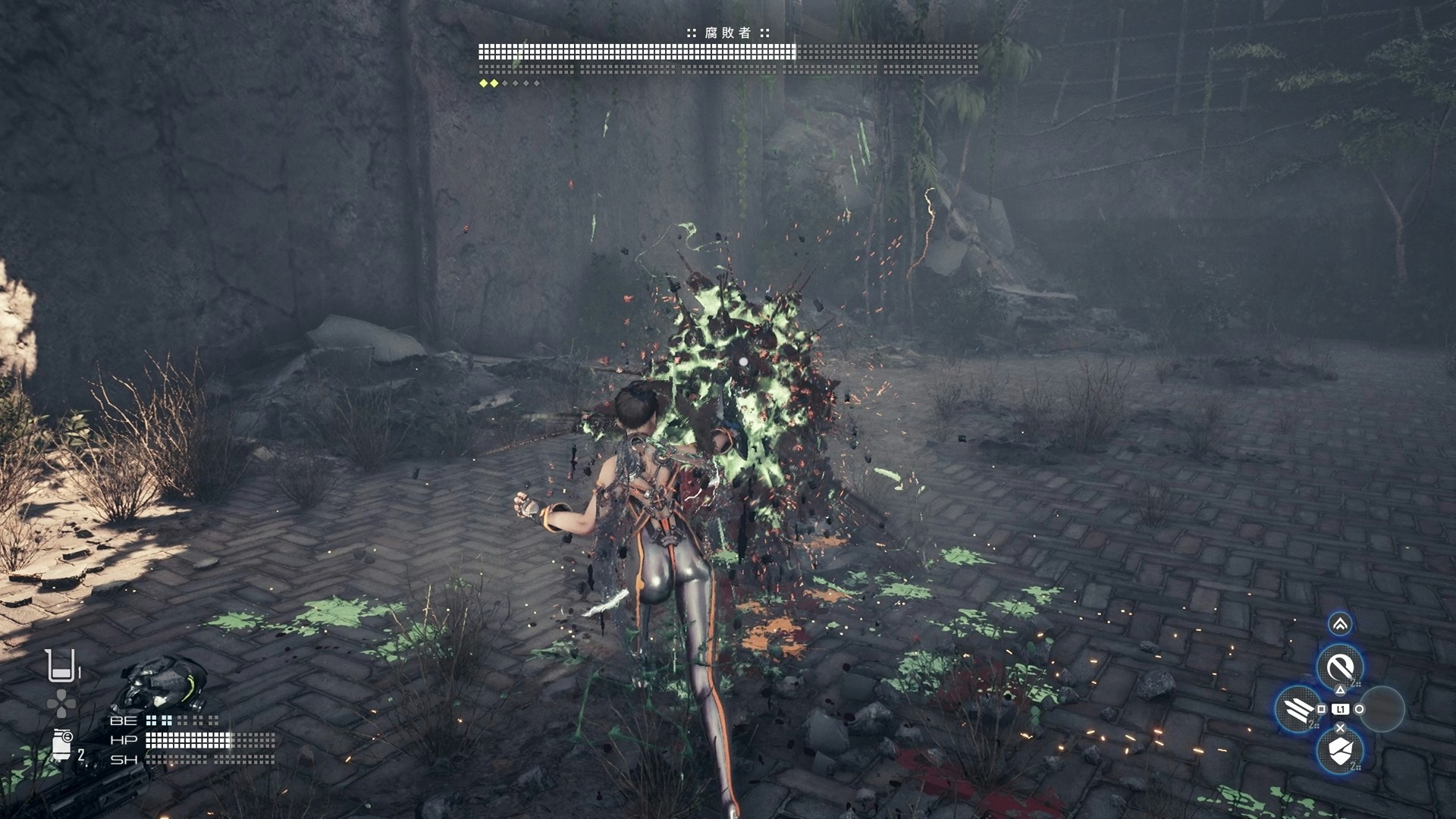Activate the crescent slash Beta skill
The height and width of the screenshot is (819, 1456).
[1340, 667]
